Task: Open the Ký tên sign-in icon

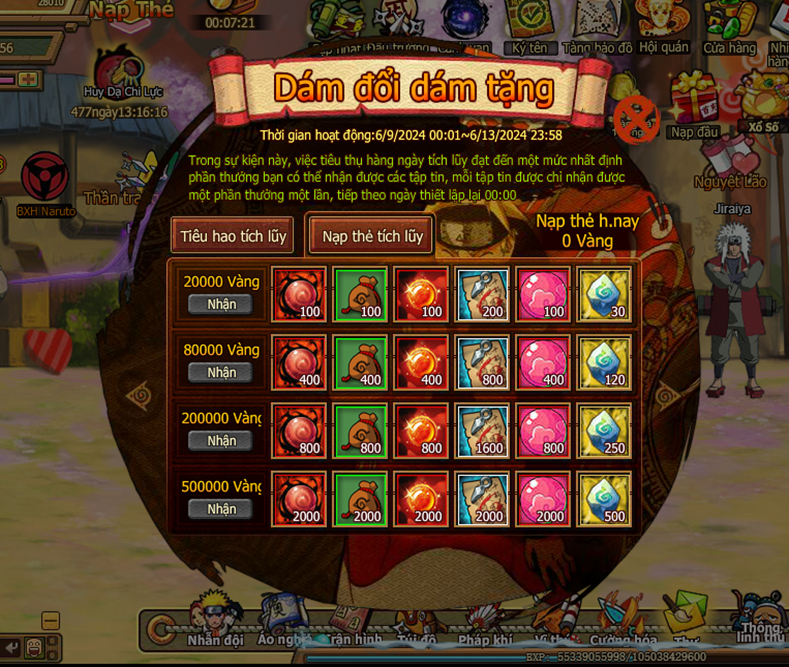Action: 530,25
